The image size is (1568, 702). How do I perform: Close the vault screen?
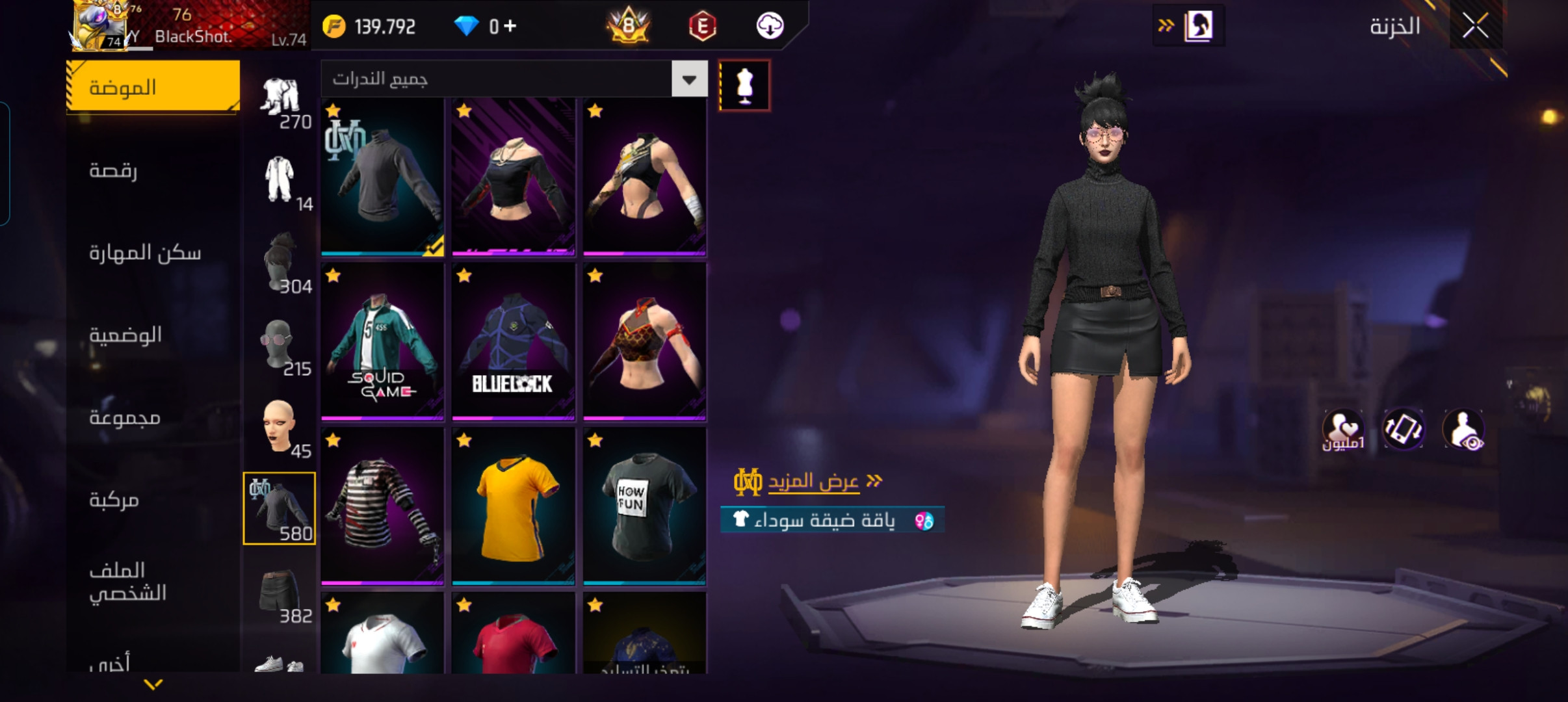(x=1475, y=27)
